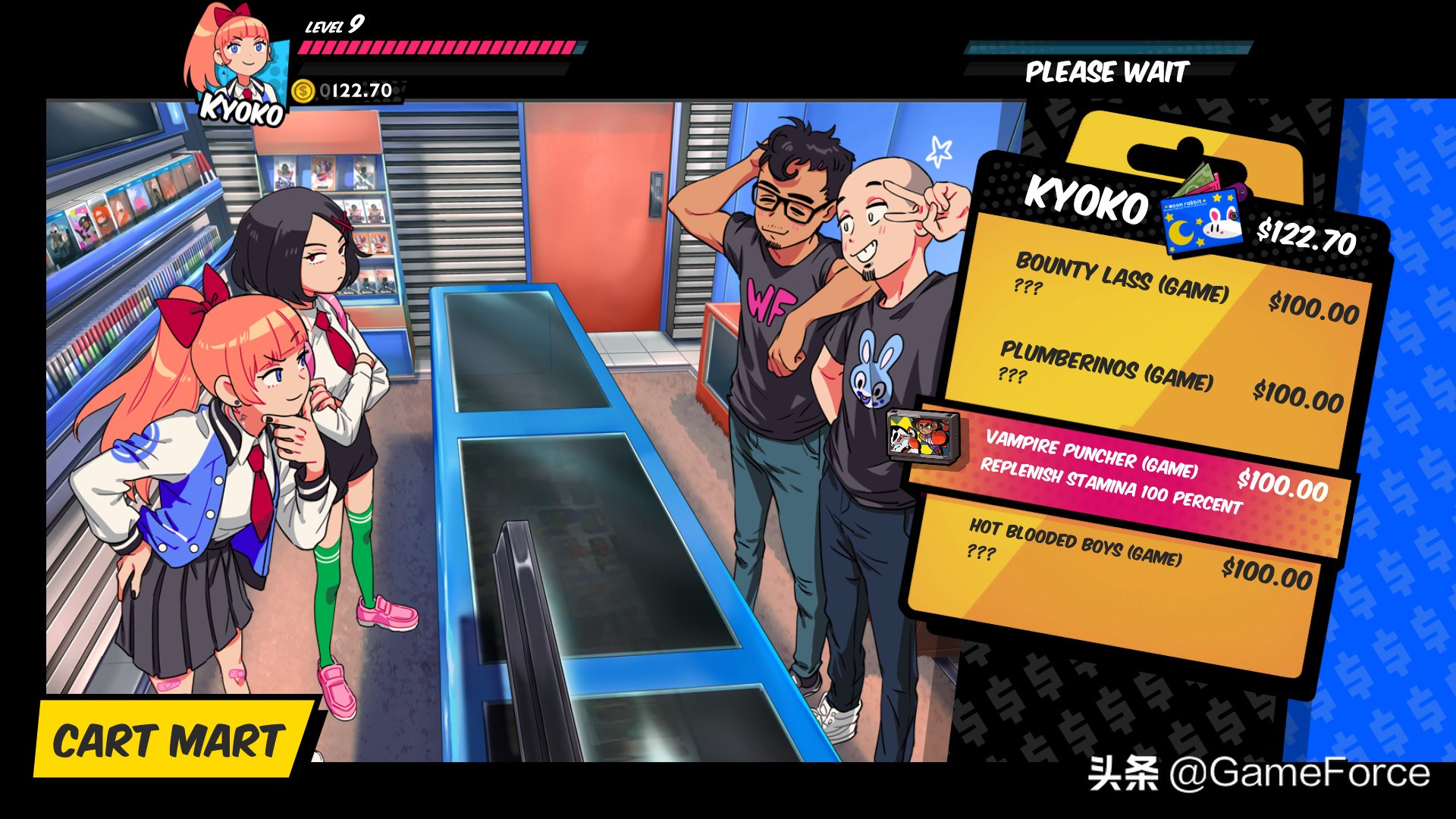The height and width of the screenshot is (819, 1456).
Task: Expand the Please Wait status panel
Action: (x=1107, y=72)
